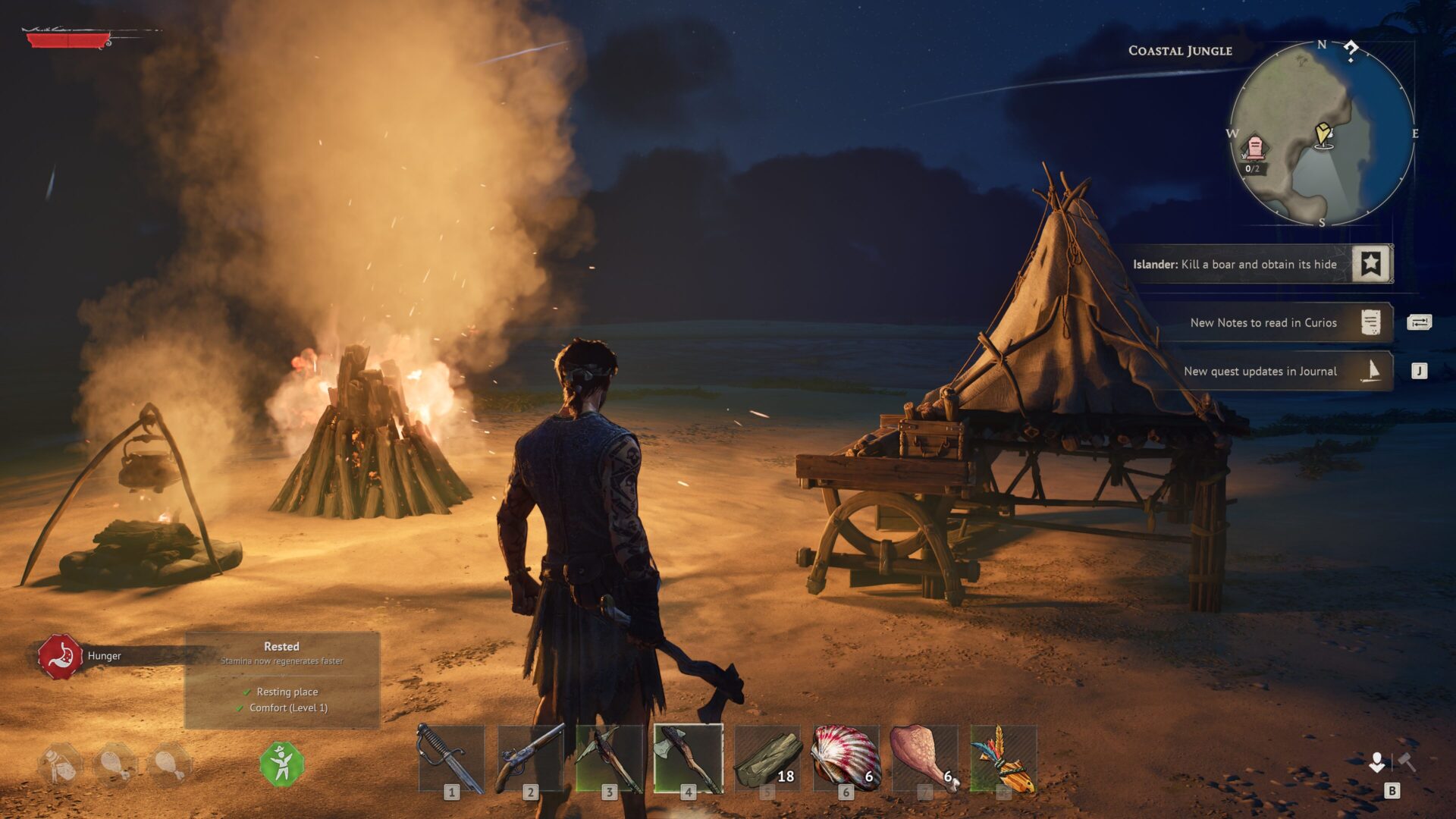The height and width of the screenshot is (819, 1456).
Task: Select the red striped seashell slot
Action: point(846,758)
